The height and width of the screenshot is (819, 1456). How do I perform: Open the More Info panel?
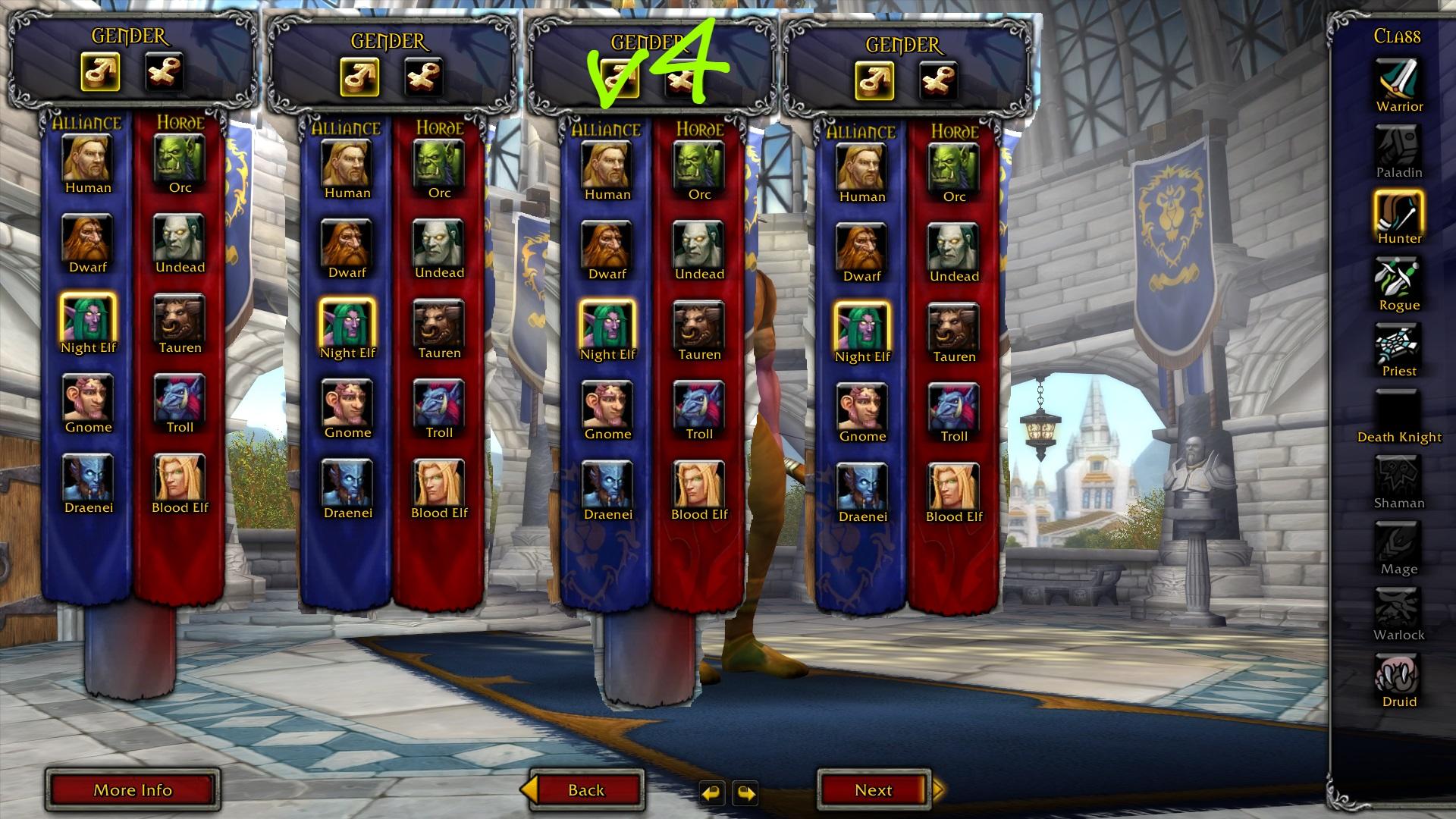[133, 789]
